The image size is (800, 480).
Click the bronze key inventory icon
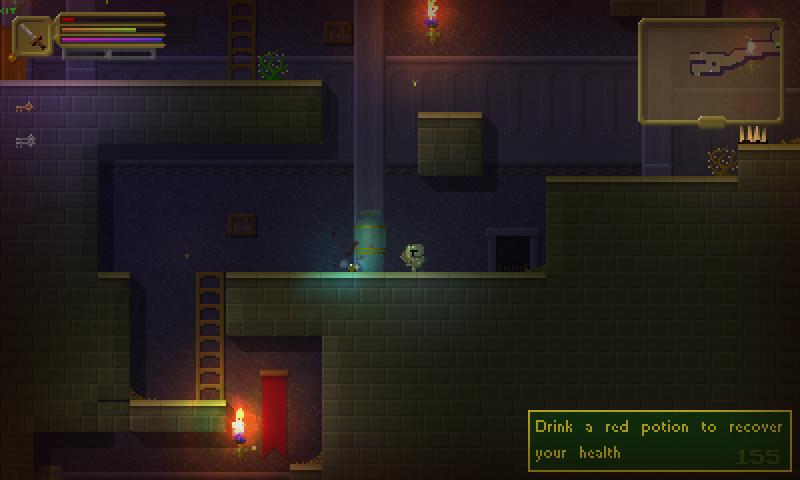[24, 107]
